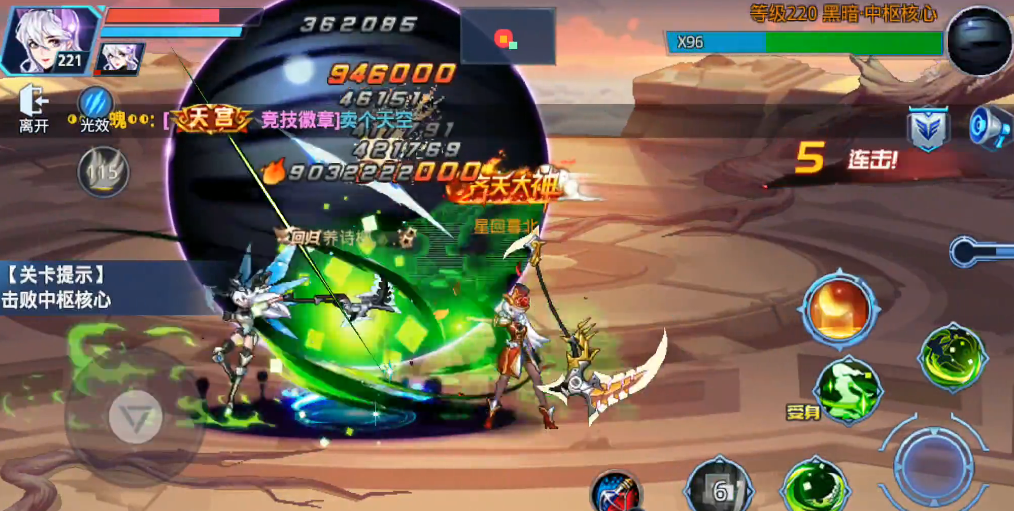Select the main character portrait
Image resolution: width=1014 pixels, height=511 pixels.
click(x=44, y=39)
